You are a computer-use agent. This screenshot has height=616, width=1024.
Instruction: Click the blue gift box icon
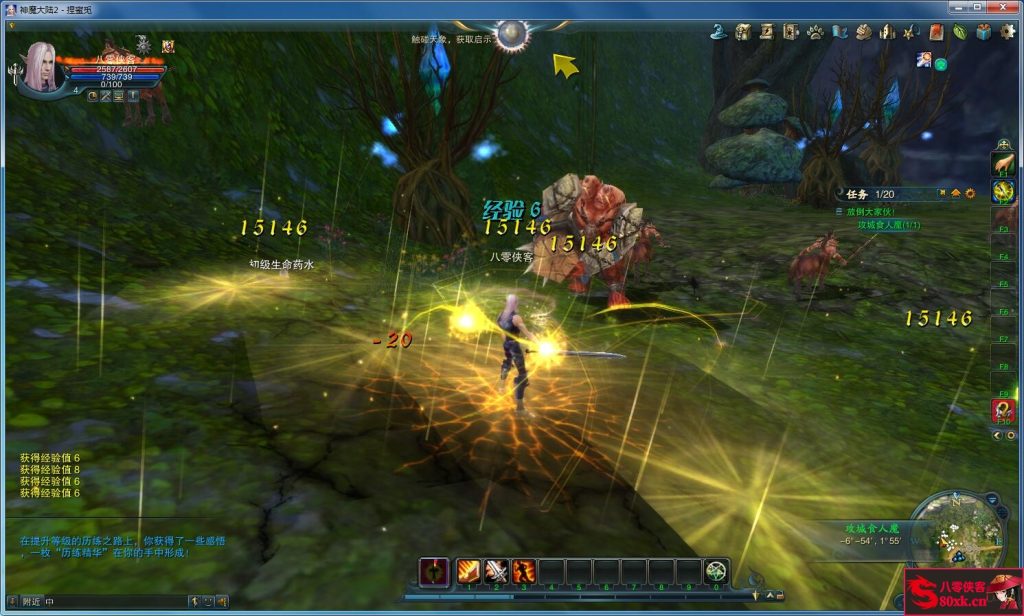click(x=983, y=32)
